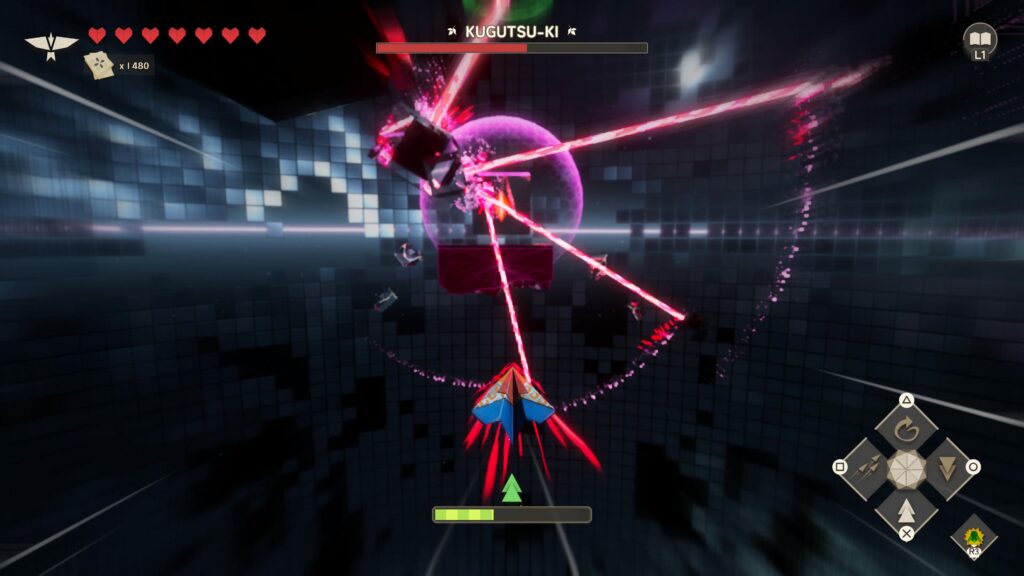Click the central origami wheel icon
This screenshot has height=576, width=1024.
tap(906, 468)
